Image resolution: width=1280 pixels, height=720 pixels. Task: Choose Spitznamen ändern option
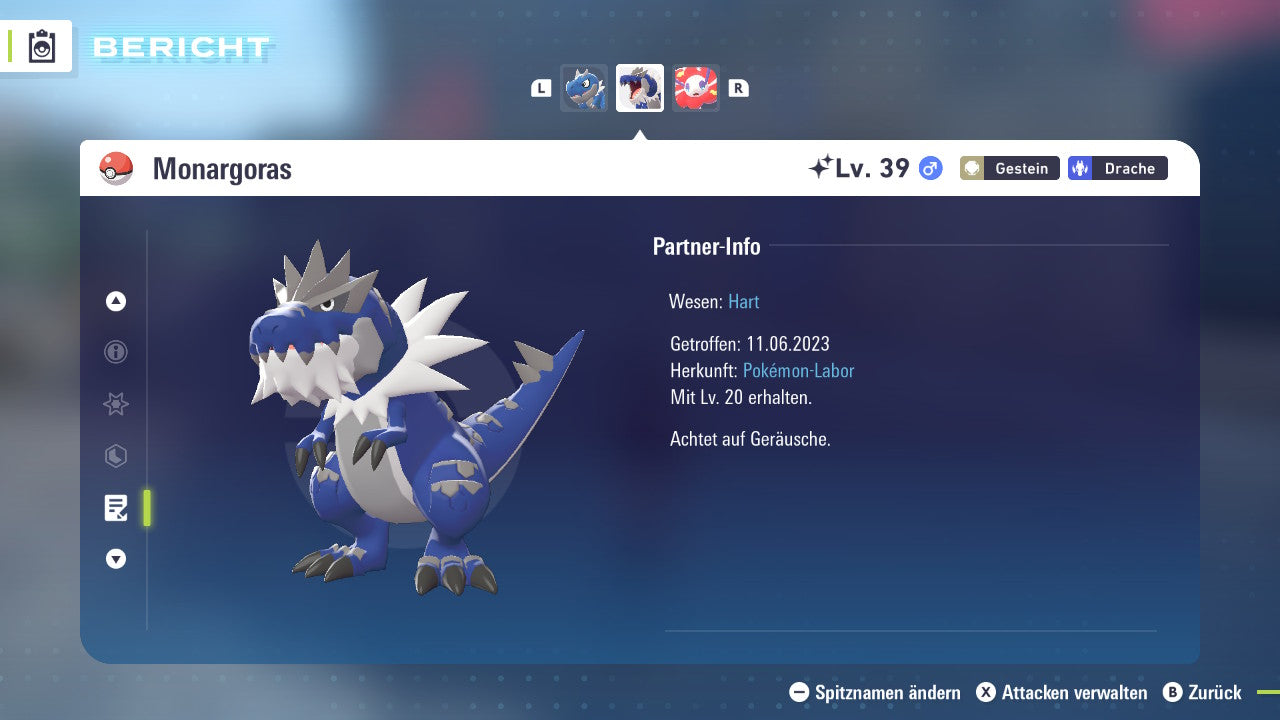click(875, 692)
